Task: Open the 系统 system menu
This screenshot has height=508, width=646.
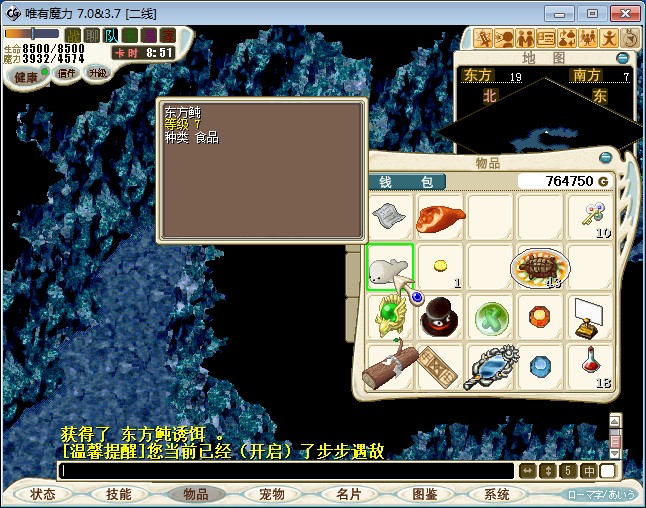Action: [497, 494]
